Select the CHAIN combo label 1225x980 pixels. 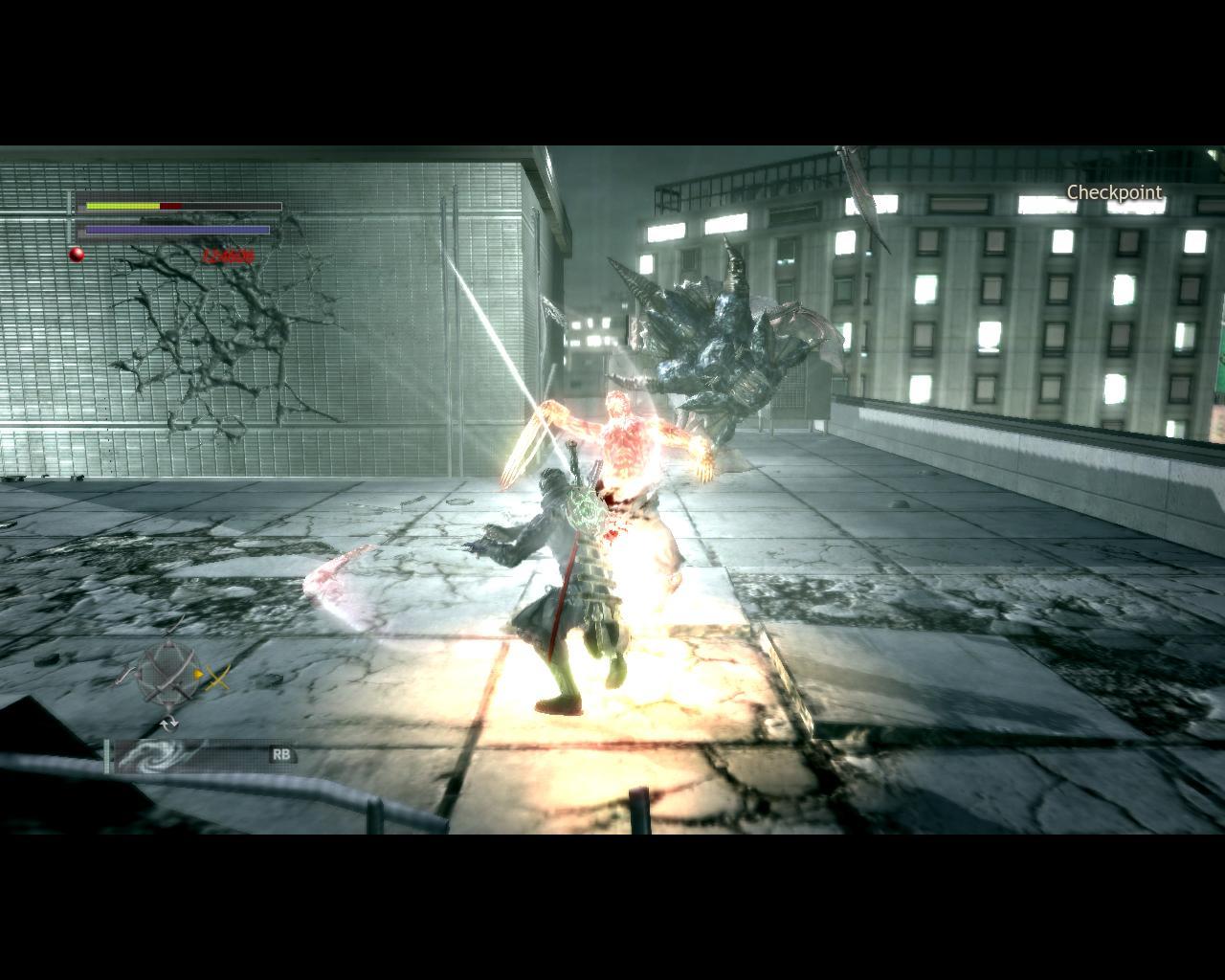pos(227,255)
